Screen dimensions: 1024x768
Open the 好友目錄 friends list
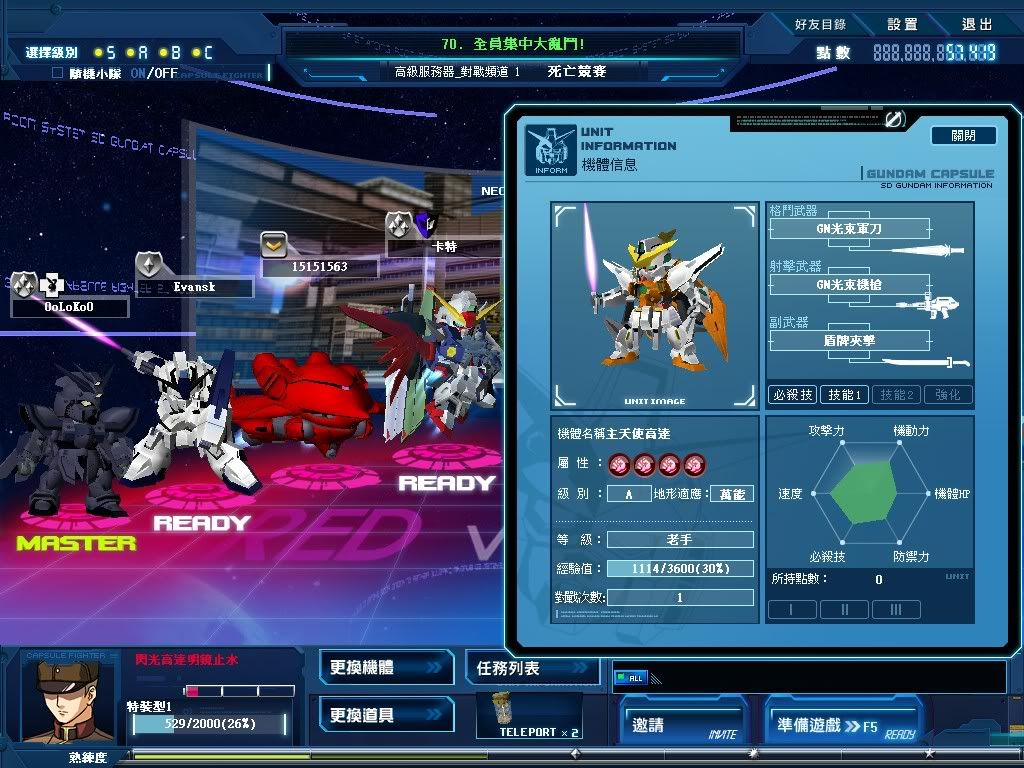tap(820, 24)
